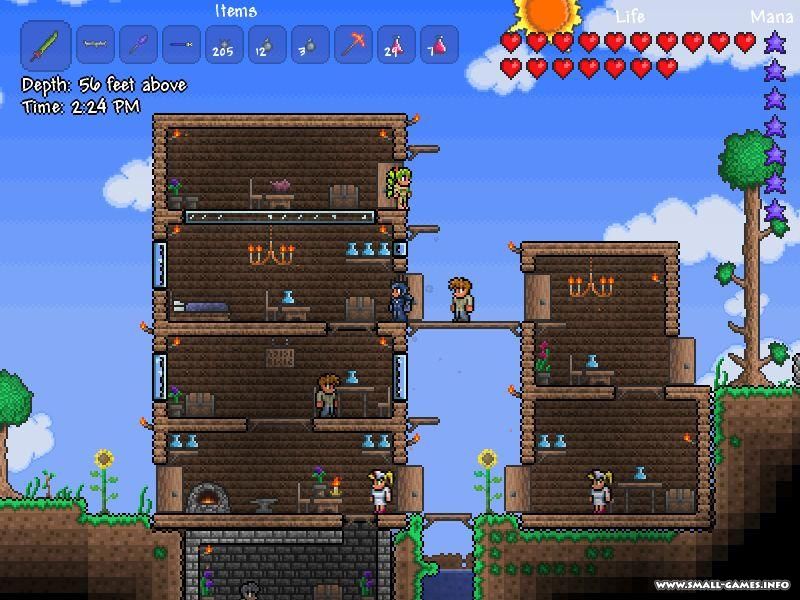This screenshot has height=600, width=800.
Task: Choose the stack of 7 pink potions
Action: 439,45
